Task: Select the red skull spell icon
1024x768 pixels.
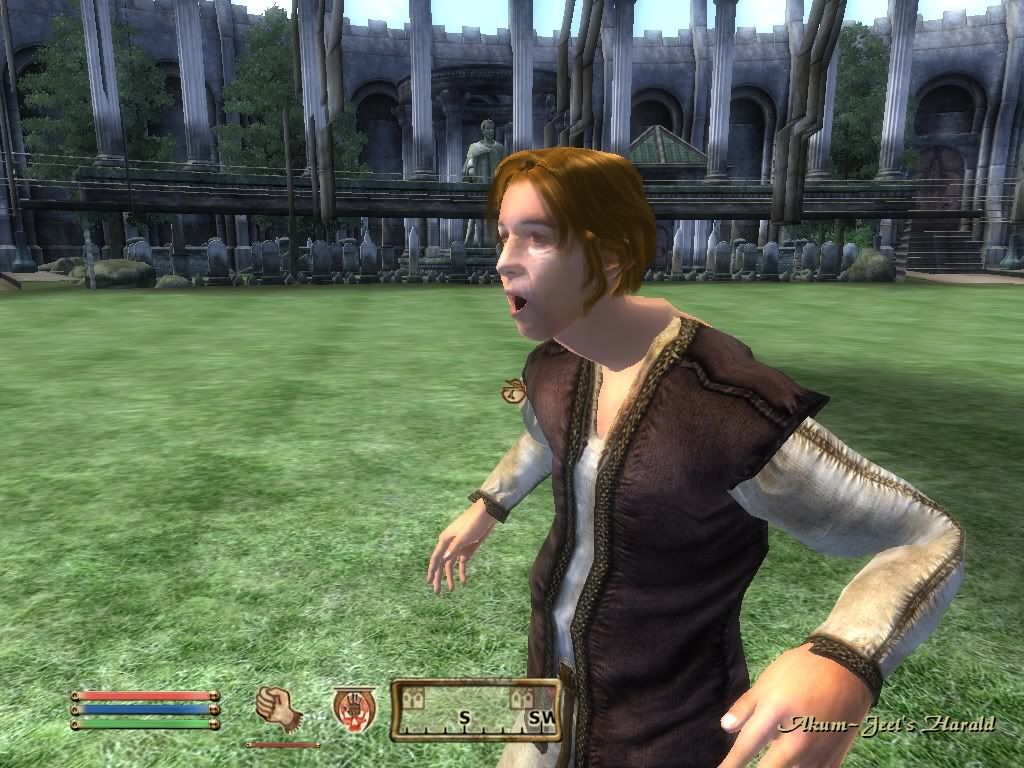Action: [x=354, y=707]
